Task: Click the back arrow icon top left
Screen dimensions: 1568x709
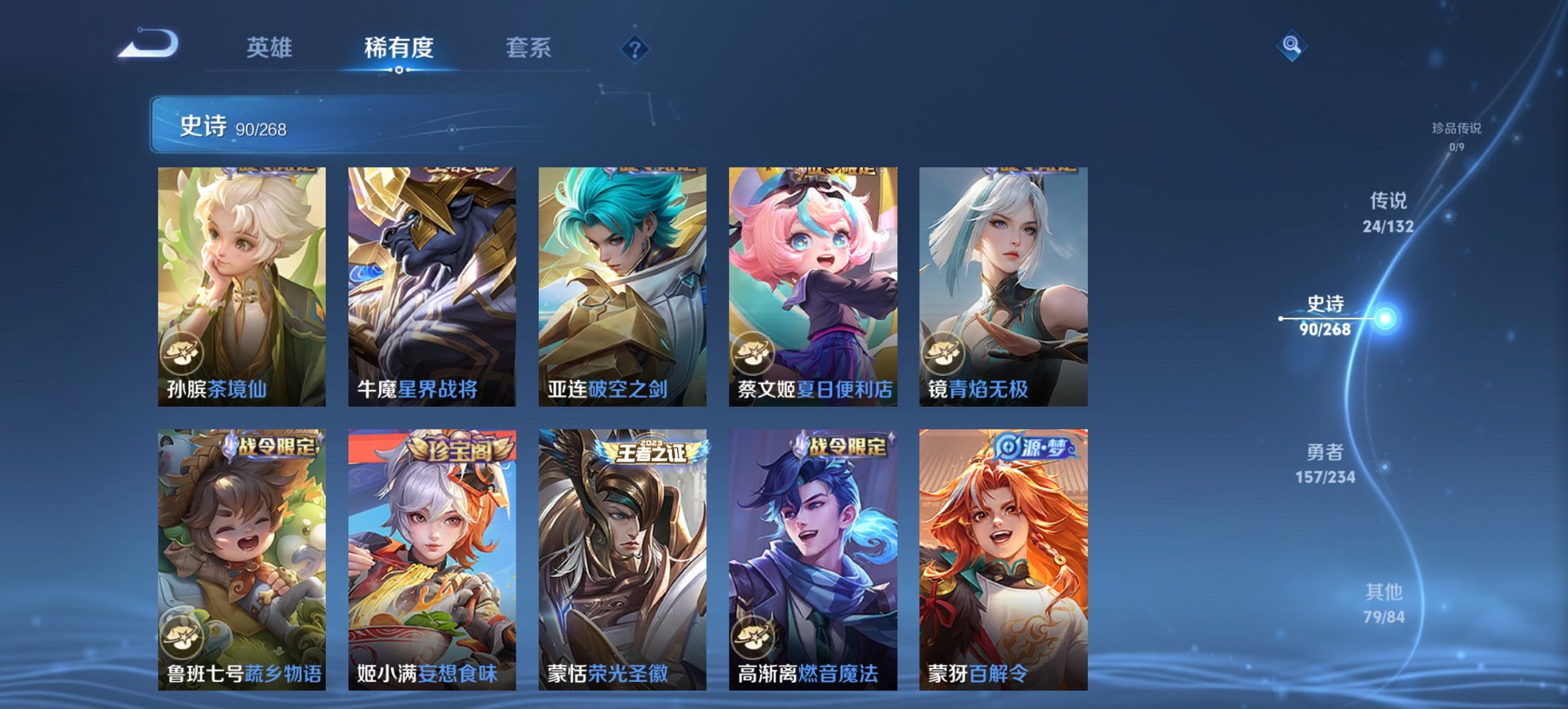Action: click(149, 42)
